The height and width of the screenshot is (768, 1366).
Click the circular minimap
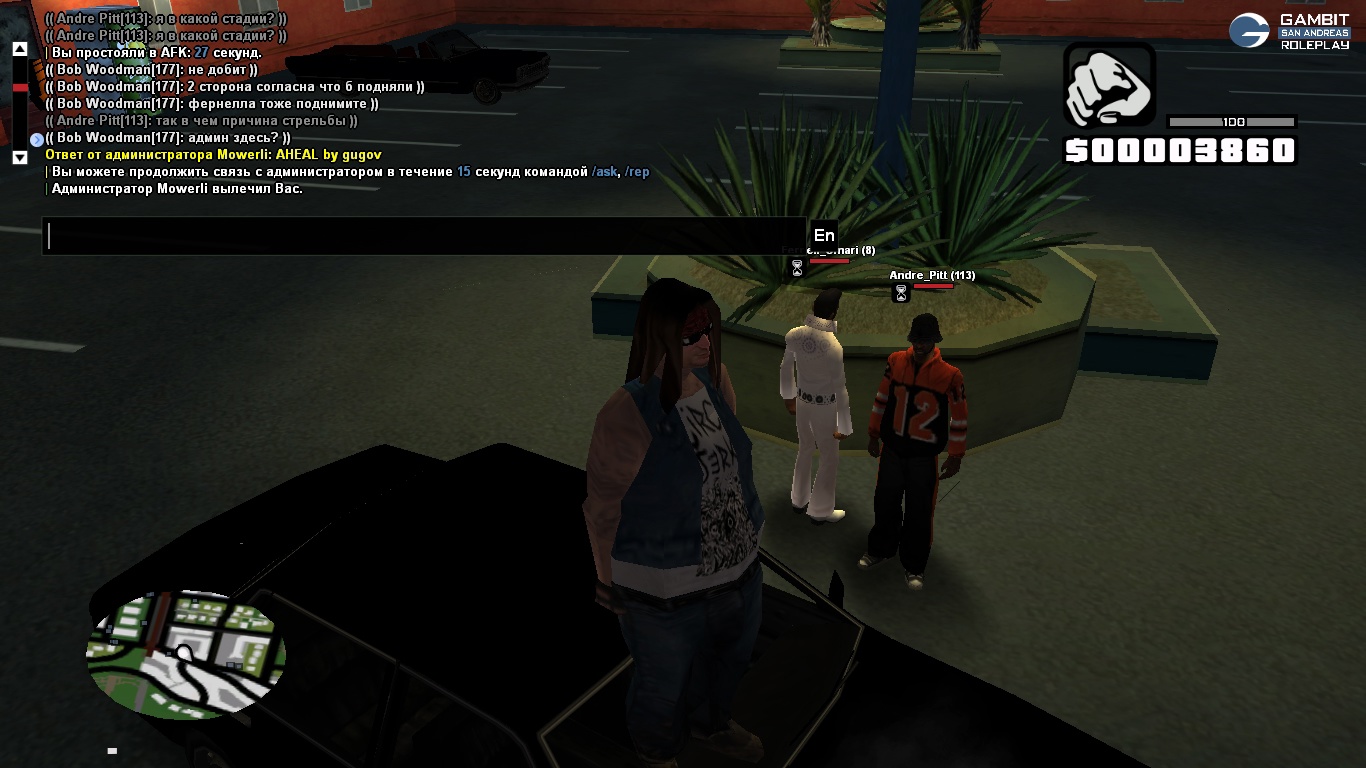coord(186,653)
